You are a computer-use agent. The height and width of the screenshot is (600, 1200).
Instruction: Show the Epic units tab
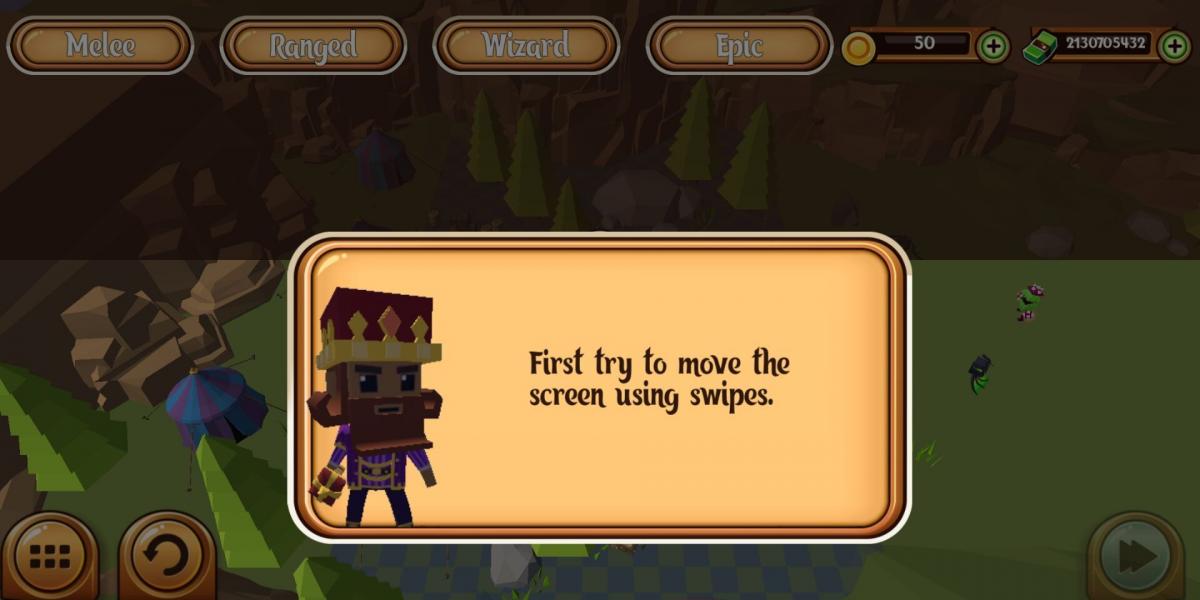point(739,45)
